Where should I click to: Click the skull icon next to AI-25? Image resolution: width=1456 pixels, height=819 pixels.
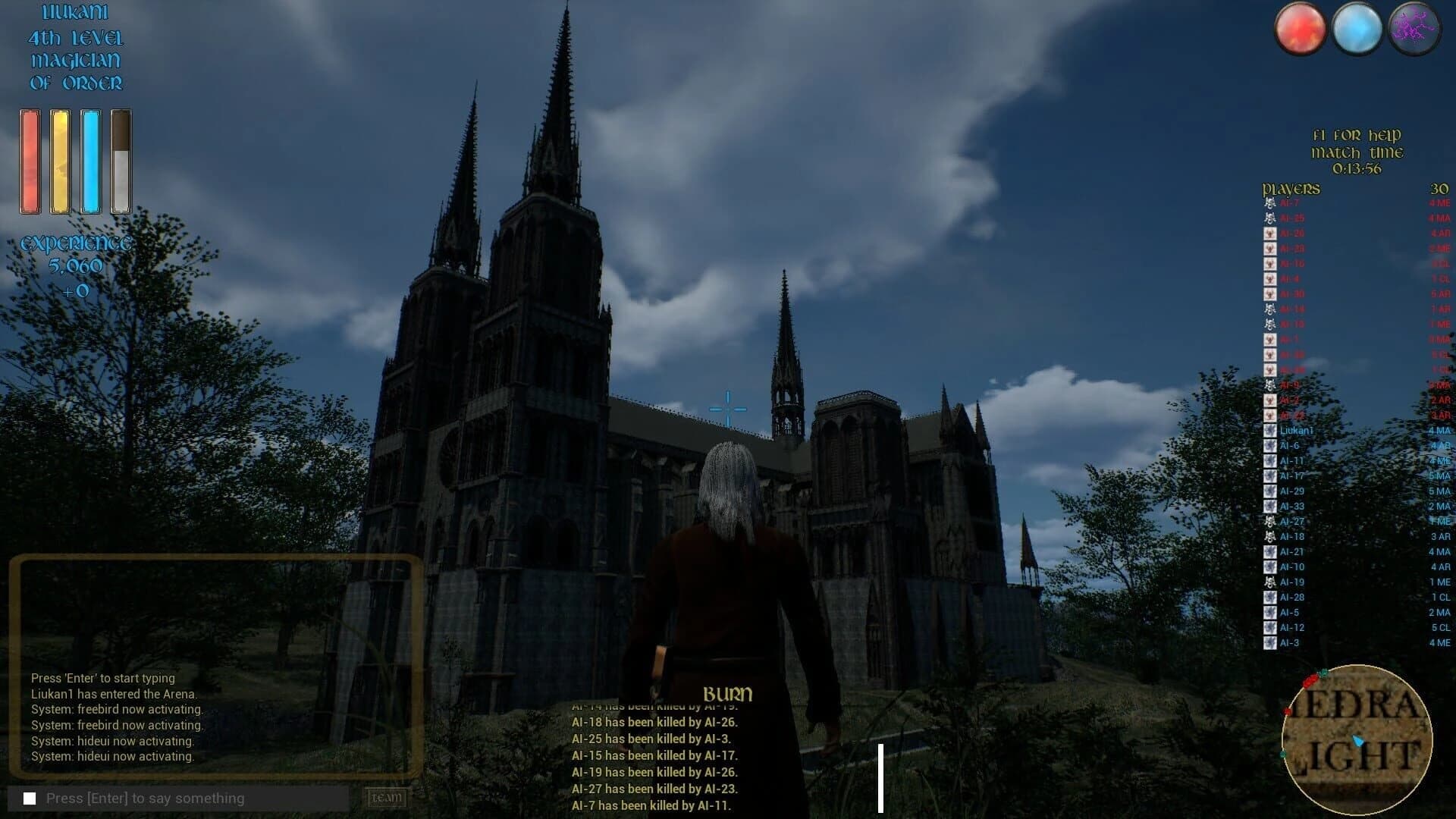(x=1270, y=218)
